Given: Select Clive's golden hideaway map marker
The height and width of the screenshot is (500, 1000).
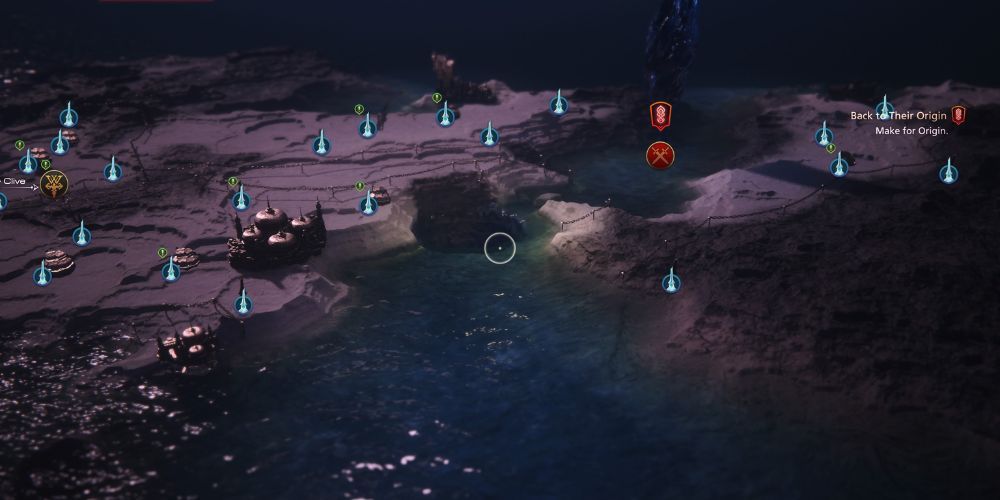Looking at the screenshot, I should tap(53, 185).
